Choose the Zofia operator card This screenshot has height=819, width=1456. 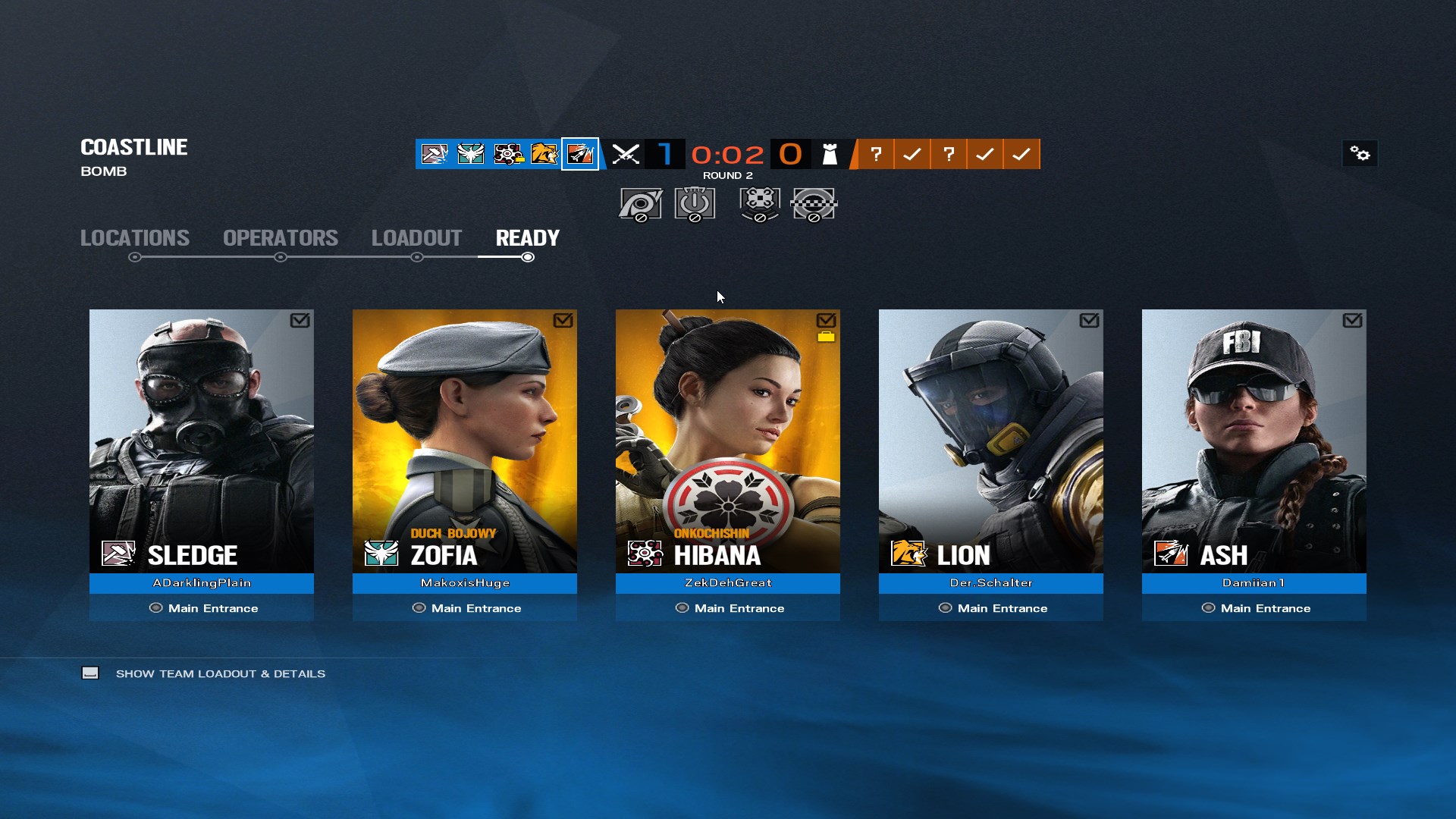[465, 441]
